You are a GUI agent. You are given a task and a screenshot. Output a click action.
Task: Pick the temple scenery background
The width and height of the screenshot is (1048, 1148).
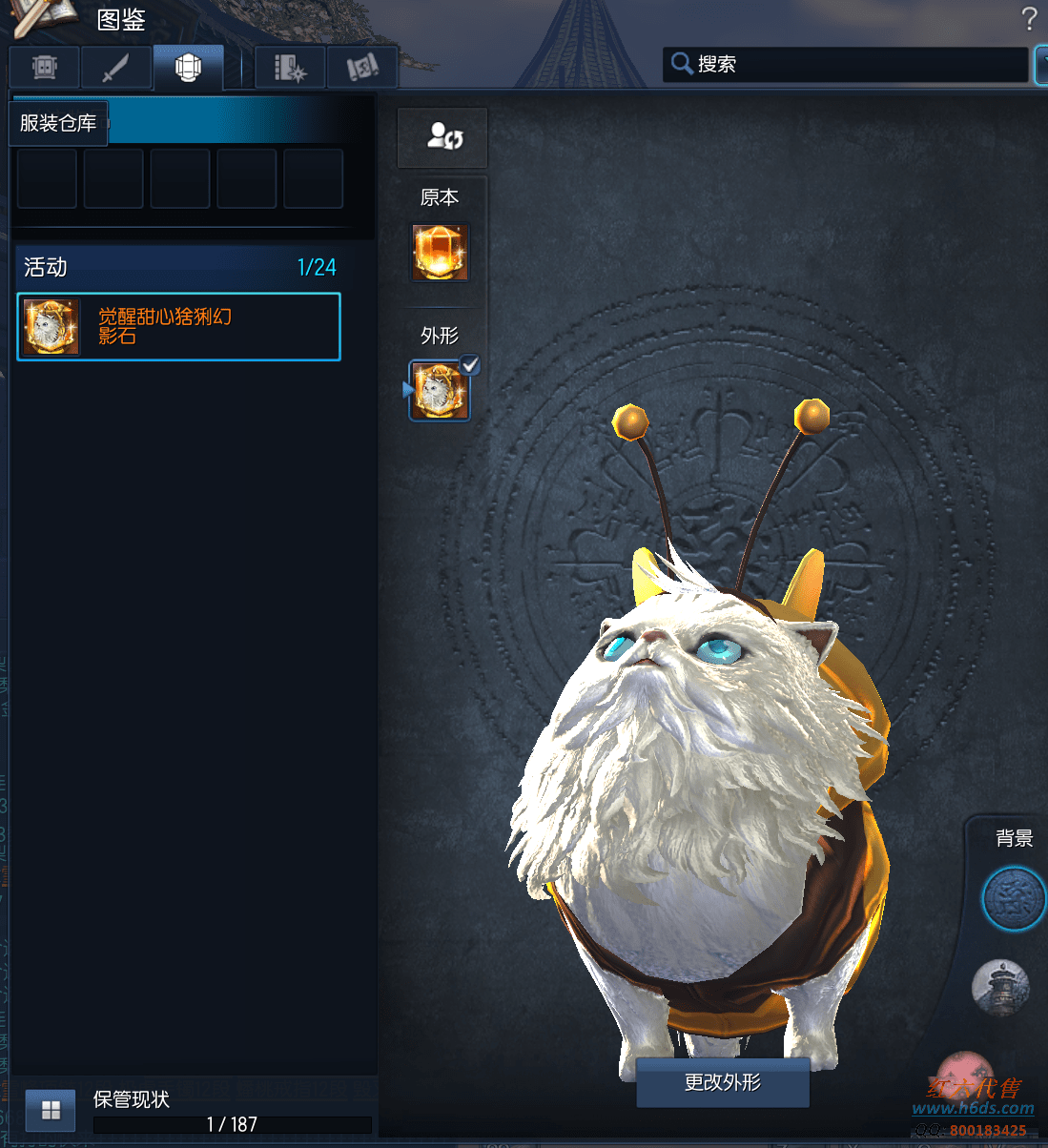point(1000,987)
